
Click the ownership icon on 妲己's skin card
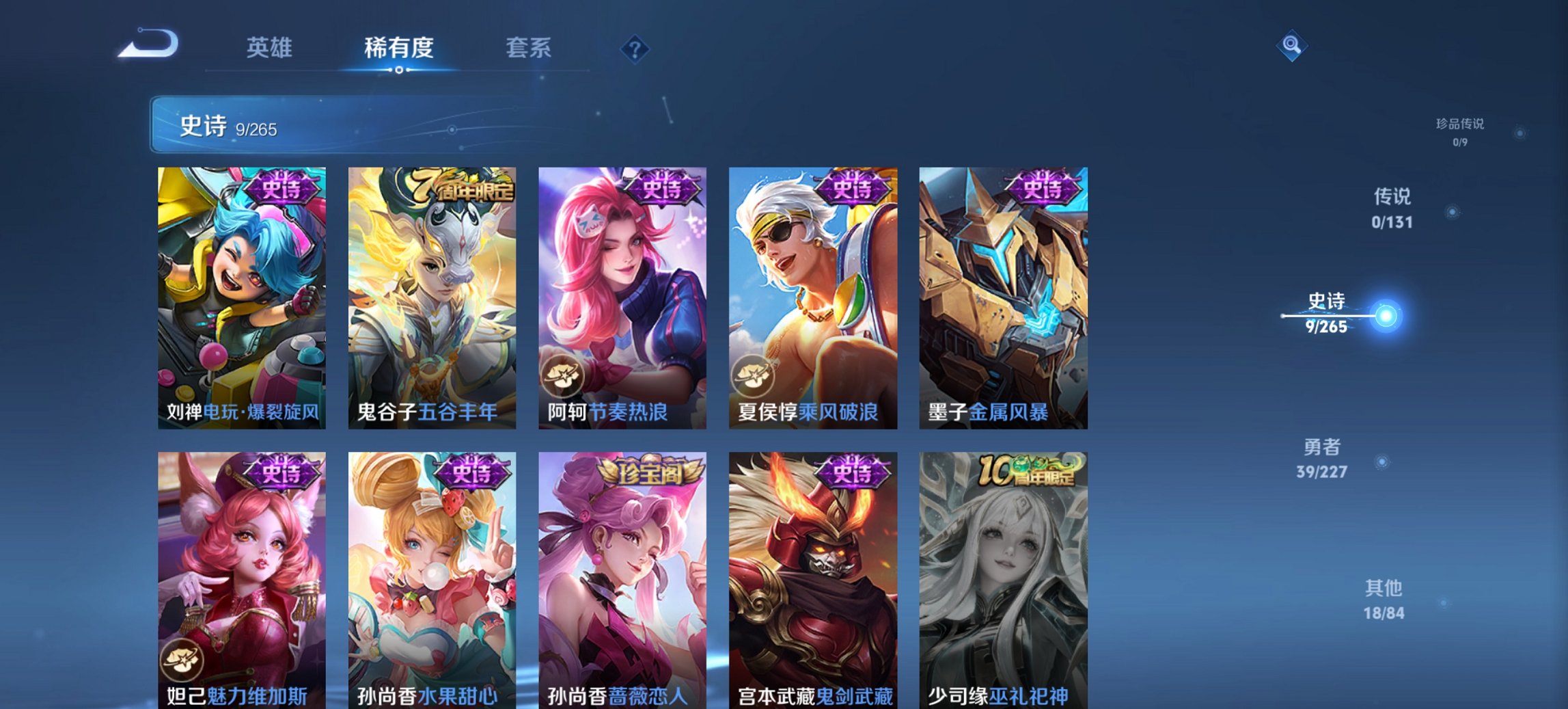click(x=182, y=660)
